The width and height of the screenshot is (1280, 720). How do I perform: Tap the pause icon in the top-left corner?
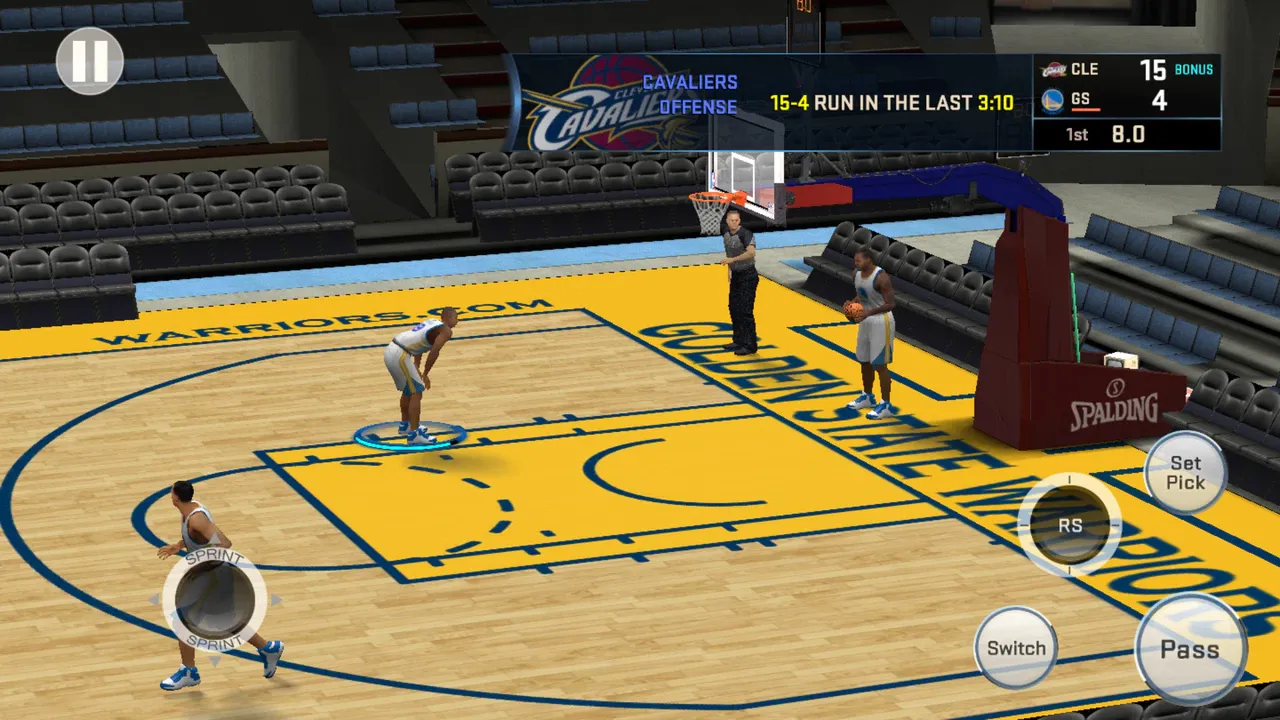pyautogui.click(x=88, y=62)
